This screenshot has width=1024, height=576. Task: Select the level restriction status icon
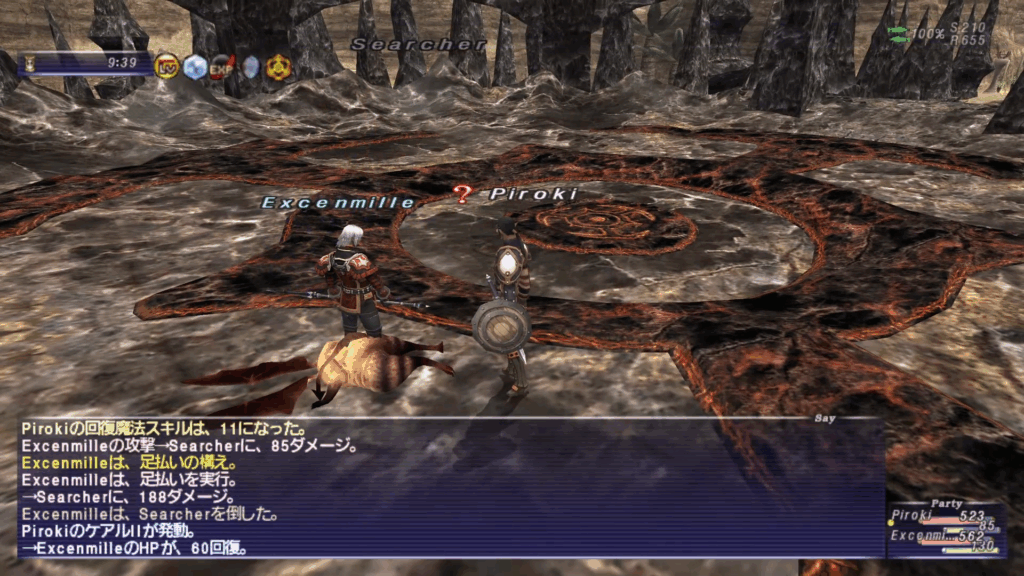click(x=167, y=66)
